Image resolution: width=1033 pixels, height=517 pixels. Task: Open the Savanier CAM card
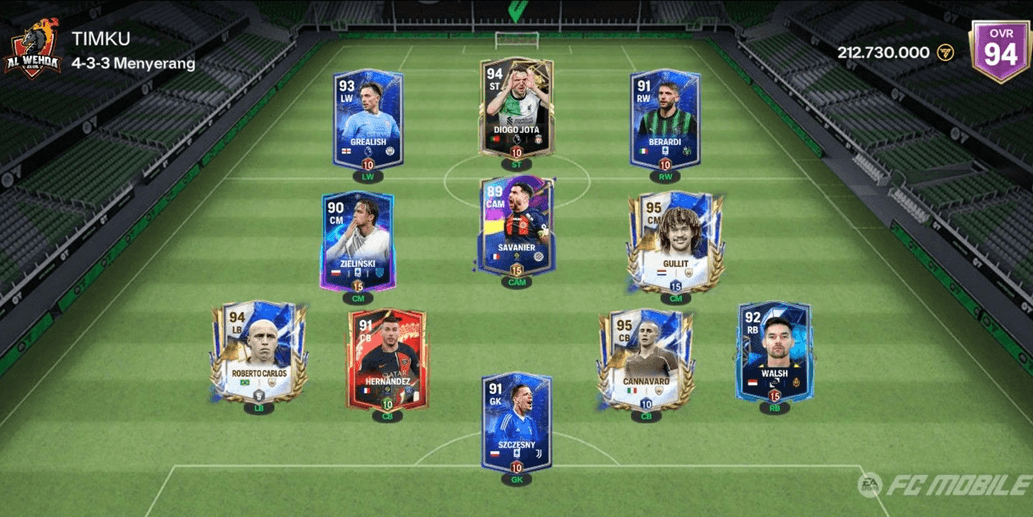(516, 225)
